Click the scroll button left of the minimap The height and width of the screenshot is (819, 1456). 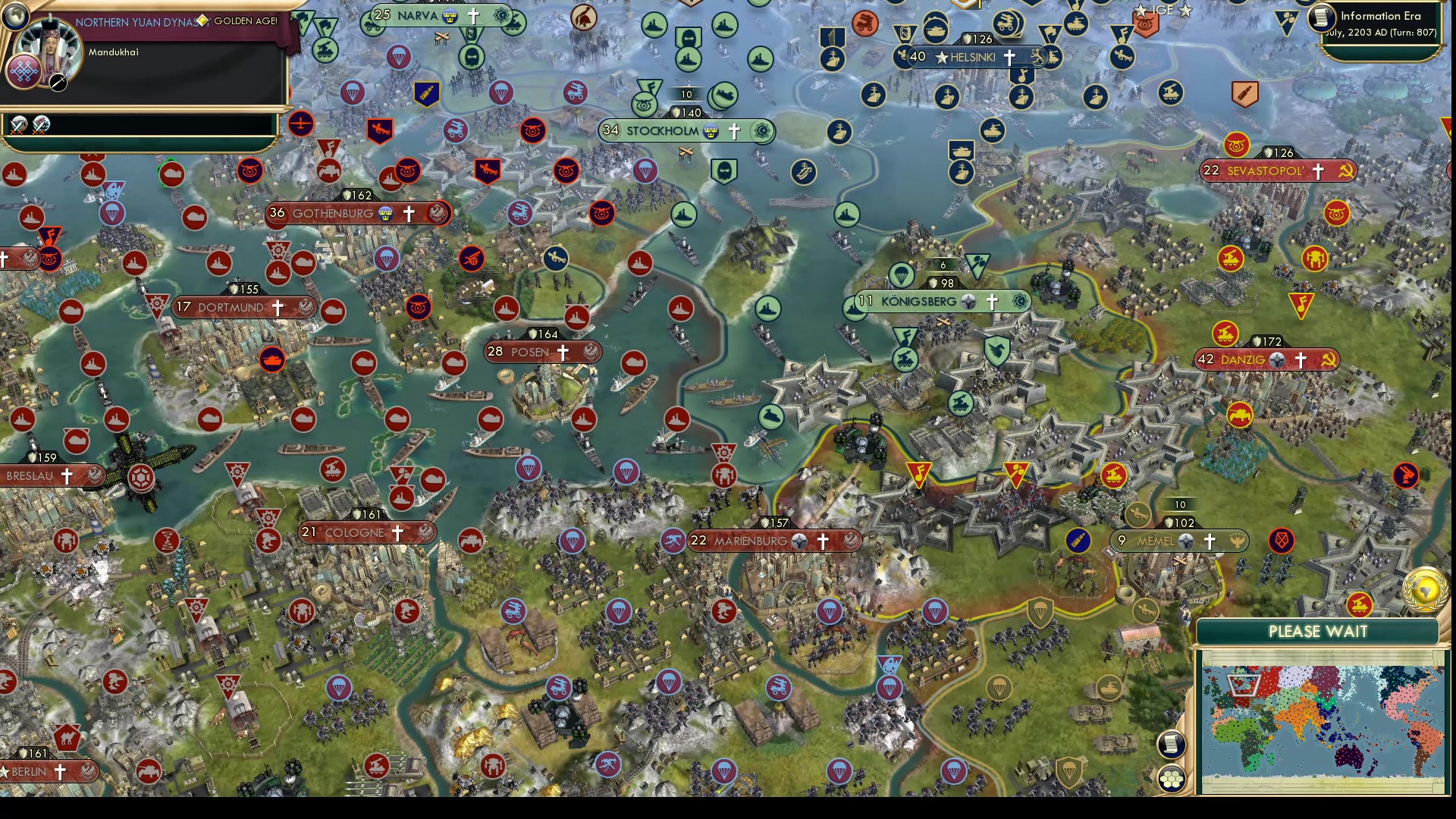[1172, 745]
